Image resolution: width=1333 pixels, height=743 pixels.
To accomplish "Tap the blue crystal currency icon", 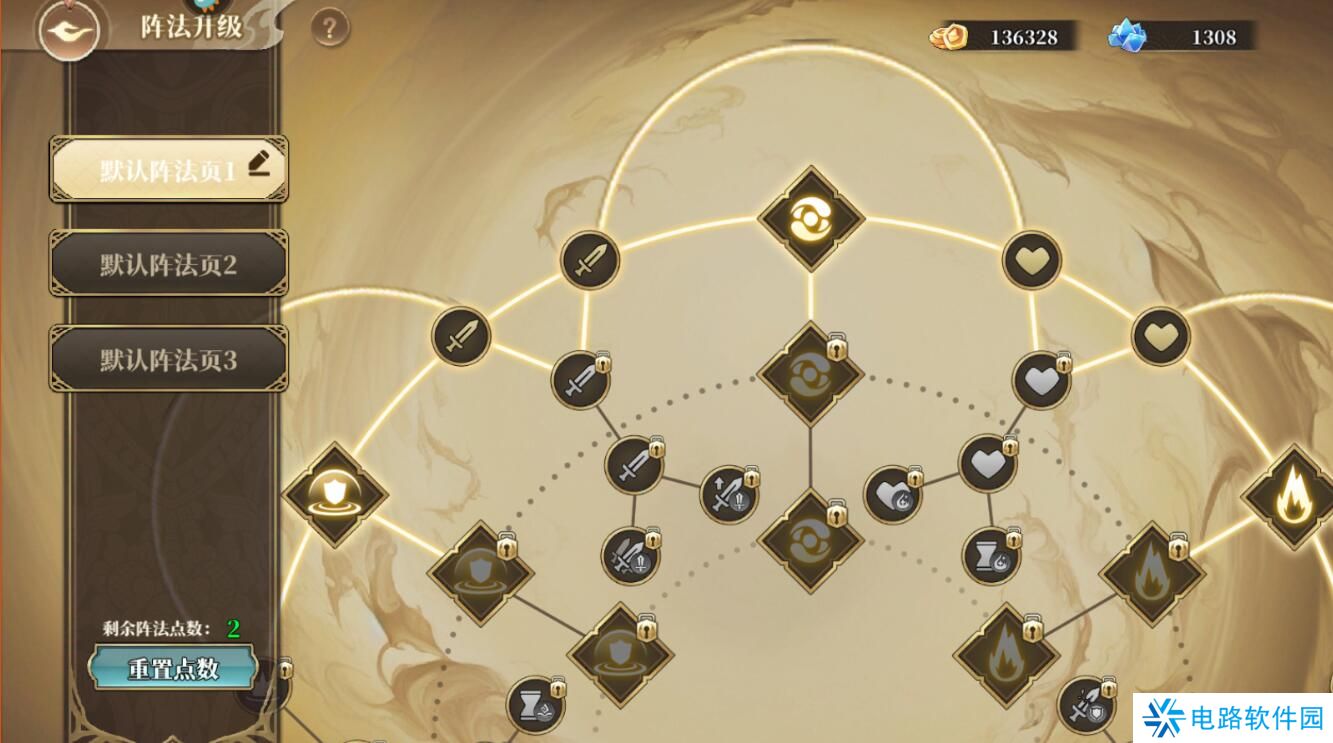I will coord(1127,37).
